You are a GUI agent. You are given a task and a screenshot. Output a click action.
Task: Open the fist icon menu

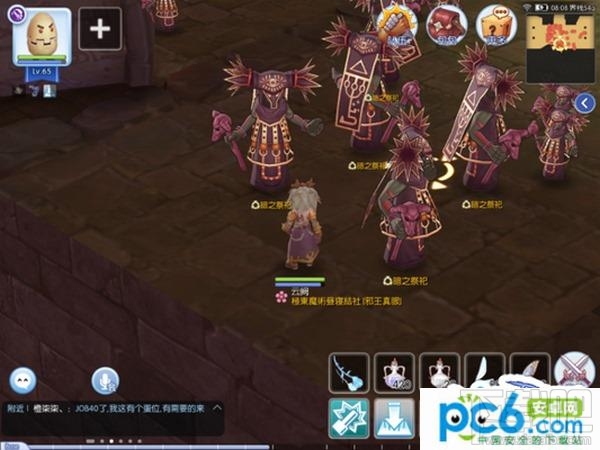coord(400,20)
